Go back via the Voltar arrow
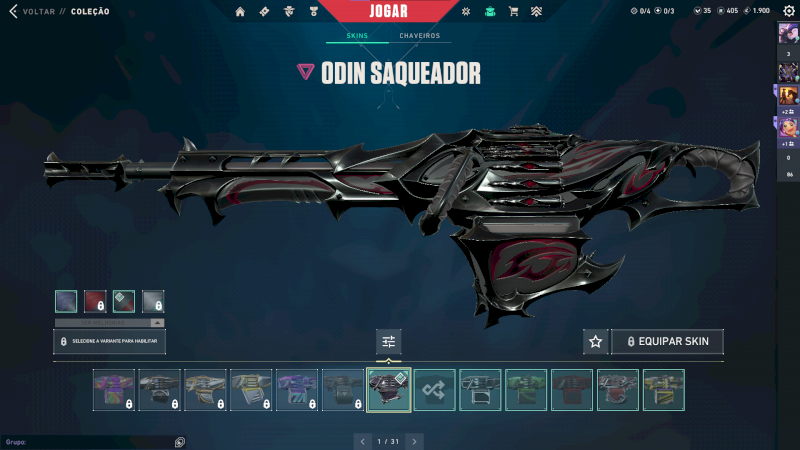The width and height of the screenshot is (800, 450). [x=13, y=11]
